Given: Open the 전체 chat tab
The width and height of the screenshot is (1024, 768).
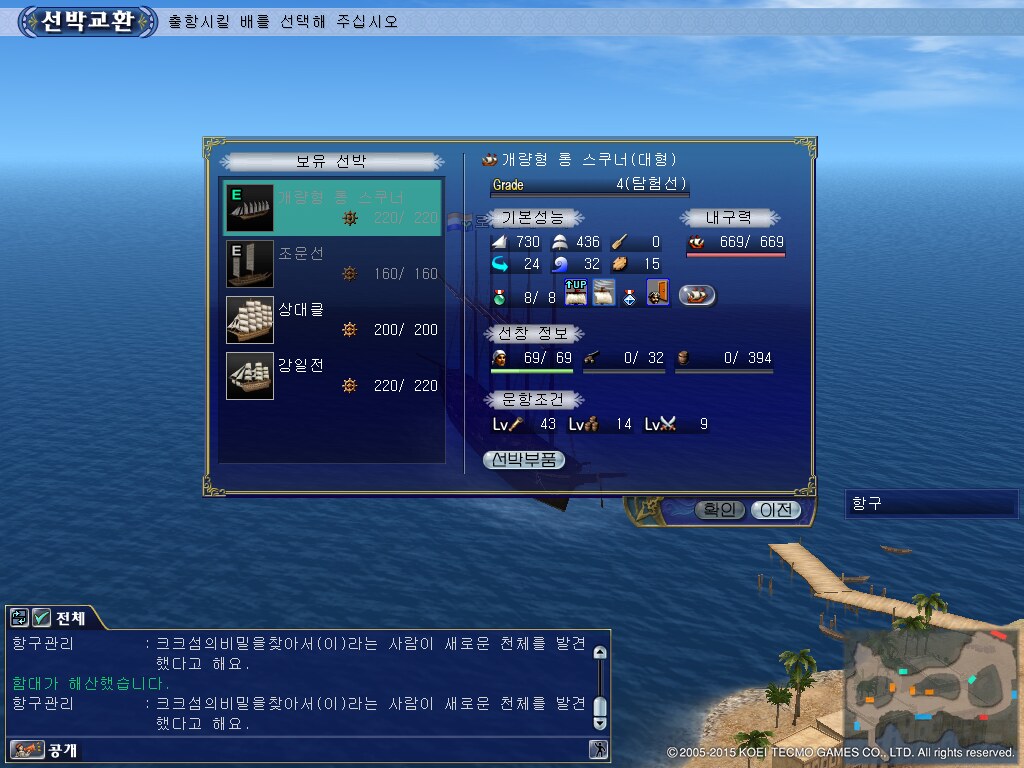Looking at the screenshot, I should 71,617.
